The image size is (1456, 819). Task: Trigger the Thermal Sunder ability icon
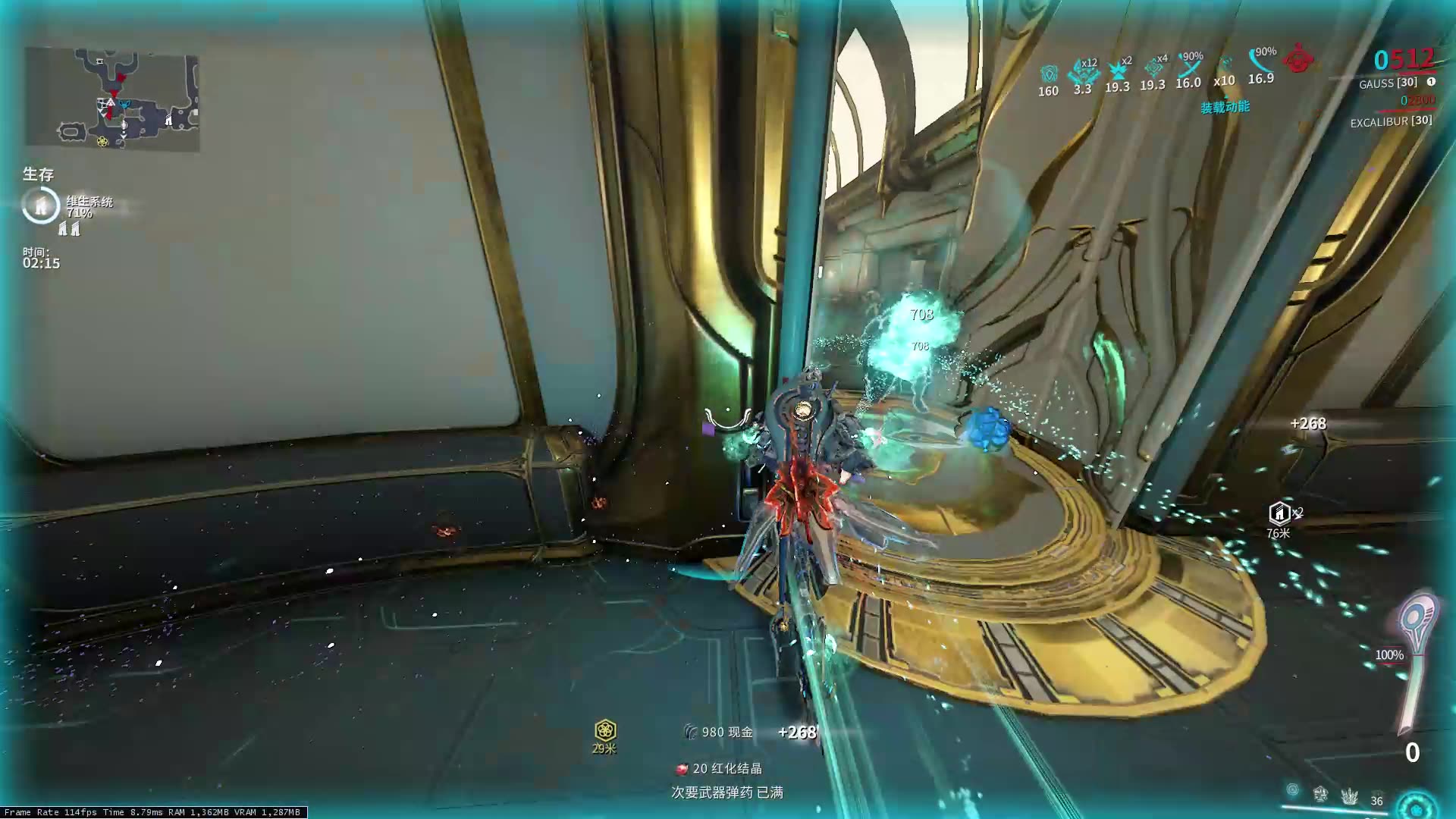(x=1351, y=796)
